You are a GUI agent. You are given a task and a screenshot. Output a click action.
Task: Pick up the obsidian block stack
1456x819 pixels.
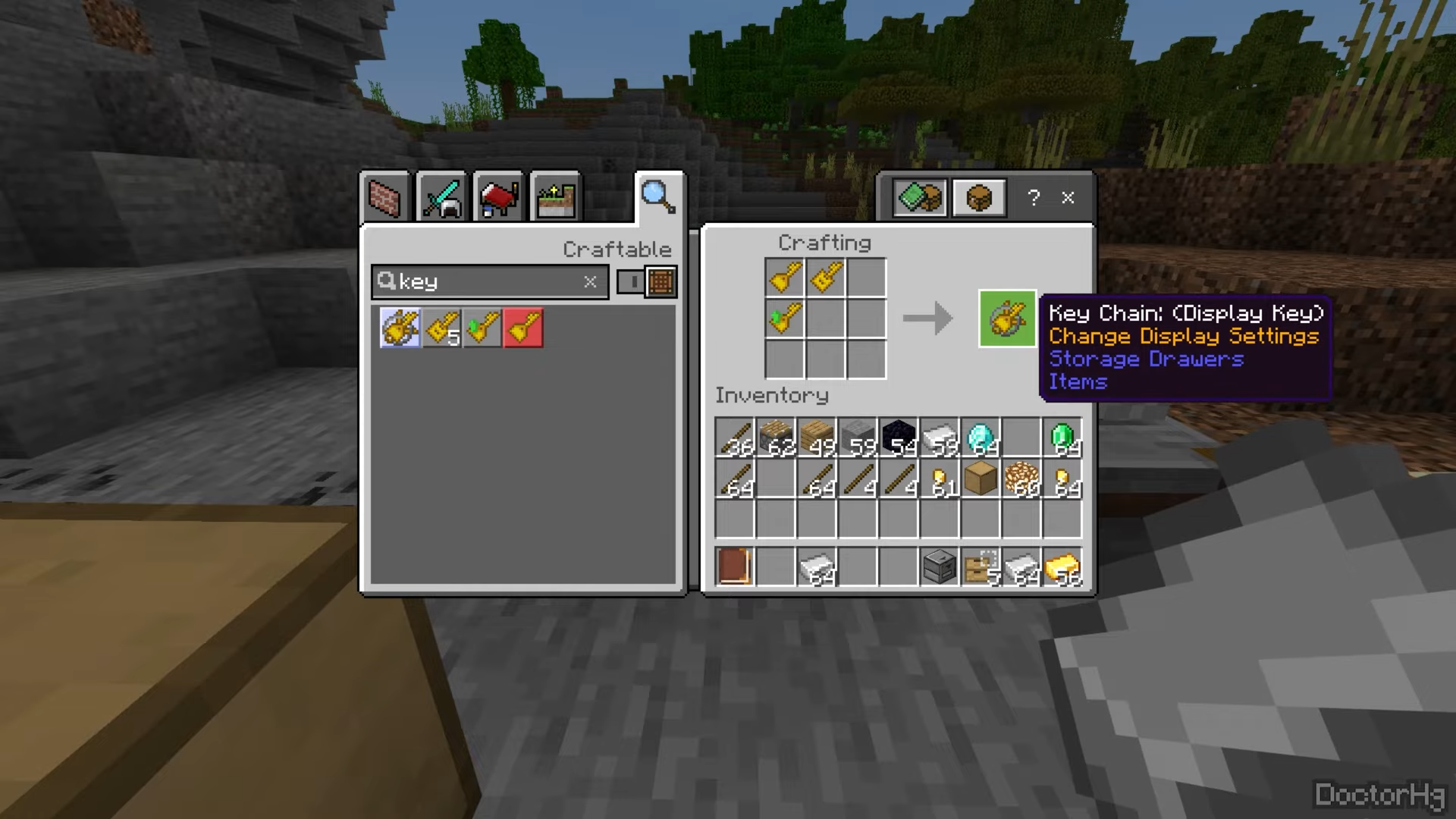point(899,438)
